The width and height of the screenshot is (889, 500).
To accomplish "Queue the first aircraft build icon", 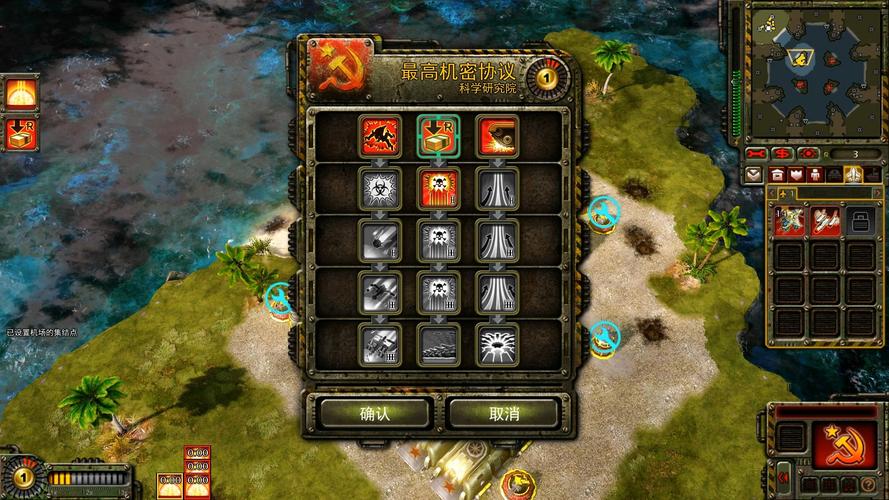I will point(790,219).
